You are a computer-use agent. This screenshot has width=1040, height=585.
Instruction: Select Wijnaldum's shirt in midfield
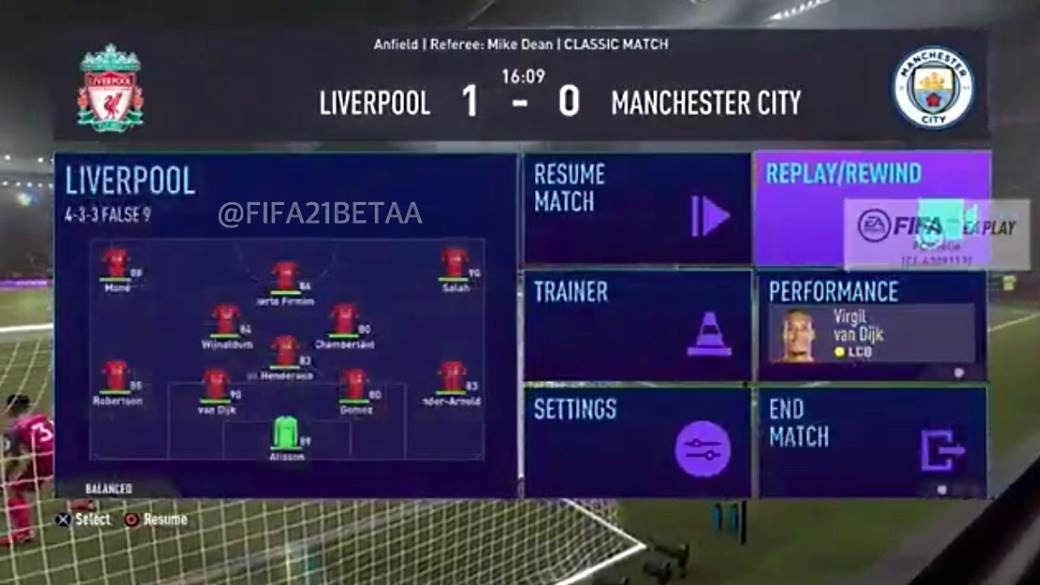tap(225, 319)
